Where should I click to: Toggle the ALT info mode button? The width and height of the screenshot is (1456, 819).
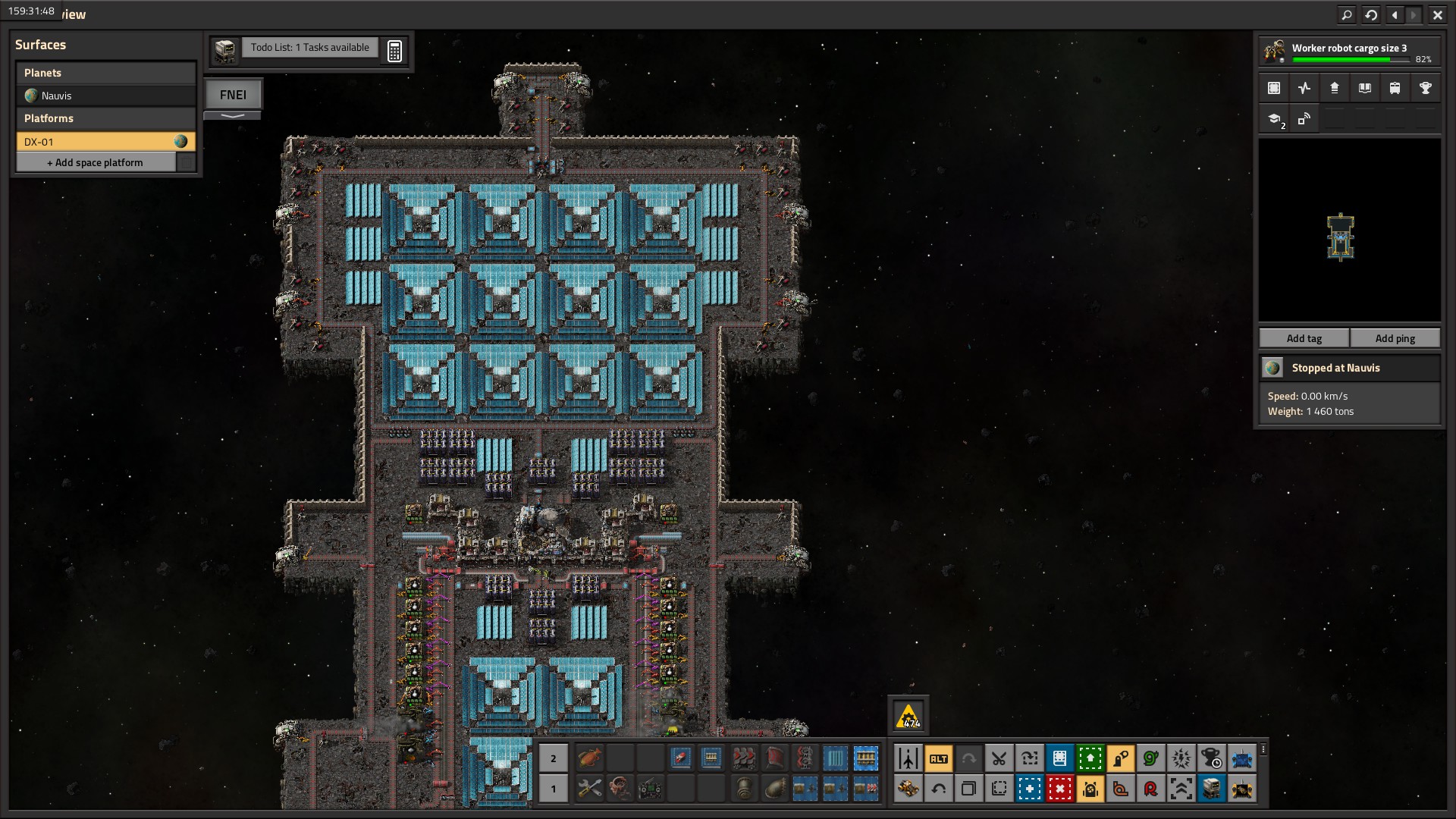938,758
